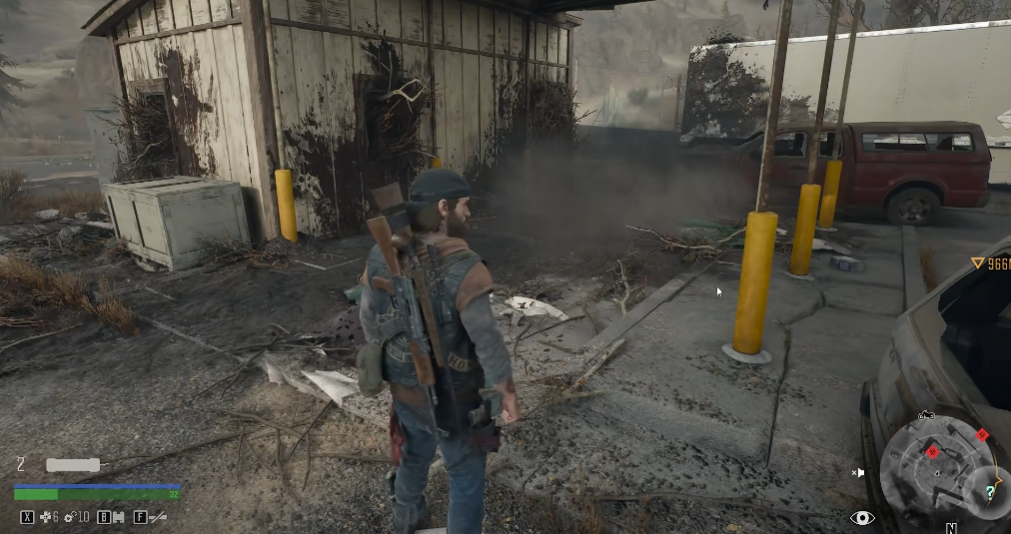Select the question mark marker on minimap
Screen dimensions: 1011x534
point(989,492)
